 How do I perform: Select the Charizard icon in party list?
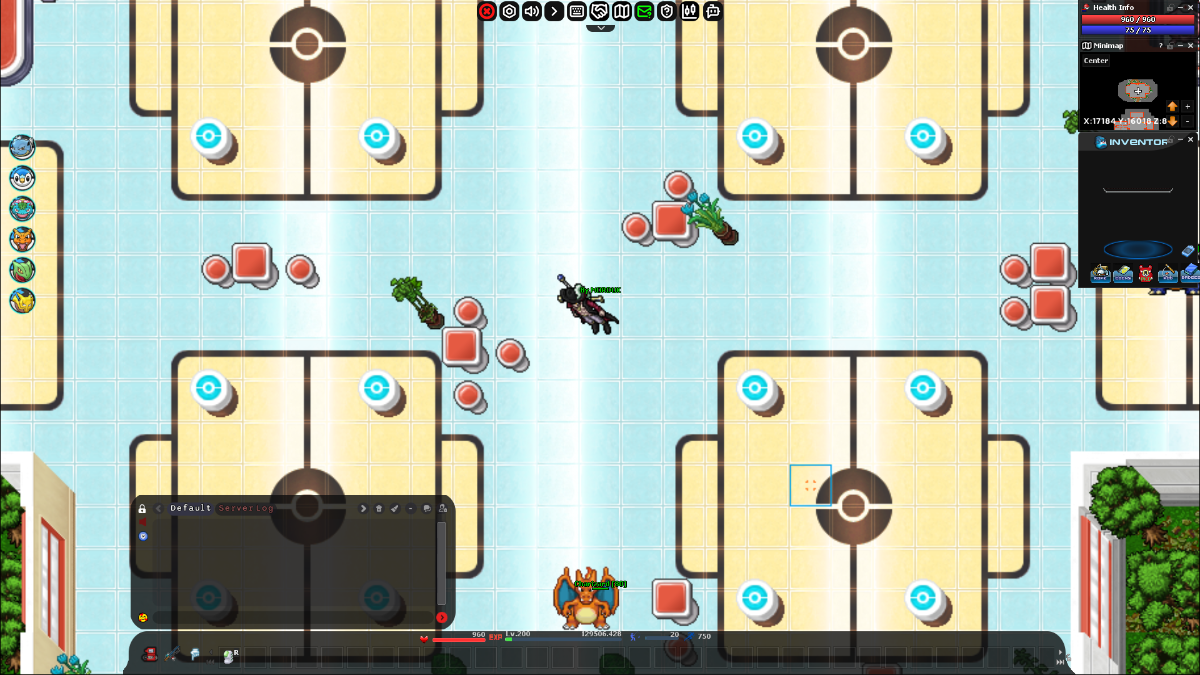point(22,239)
